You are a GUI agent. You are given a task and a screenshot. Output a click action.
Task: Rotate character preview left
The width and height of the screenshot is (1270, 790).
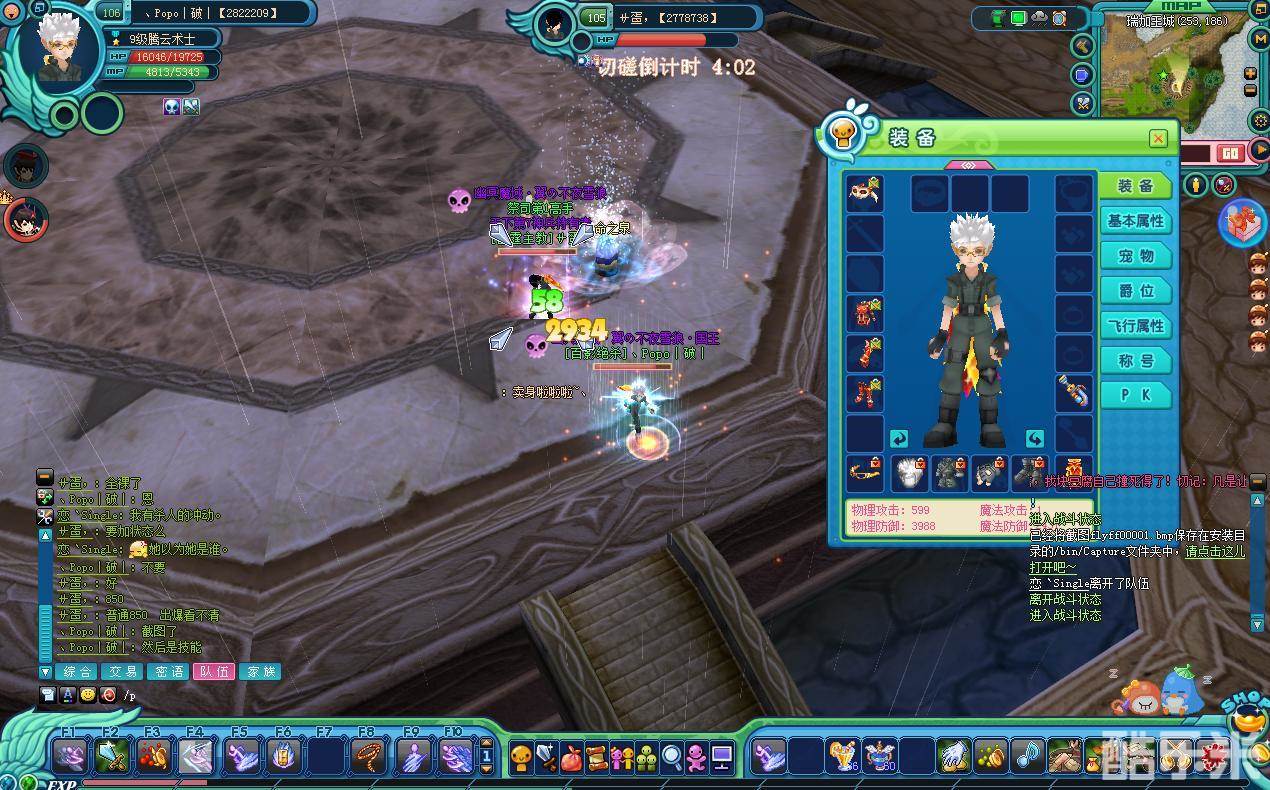(x=898, y=439)
